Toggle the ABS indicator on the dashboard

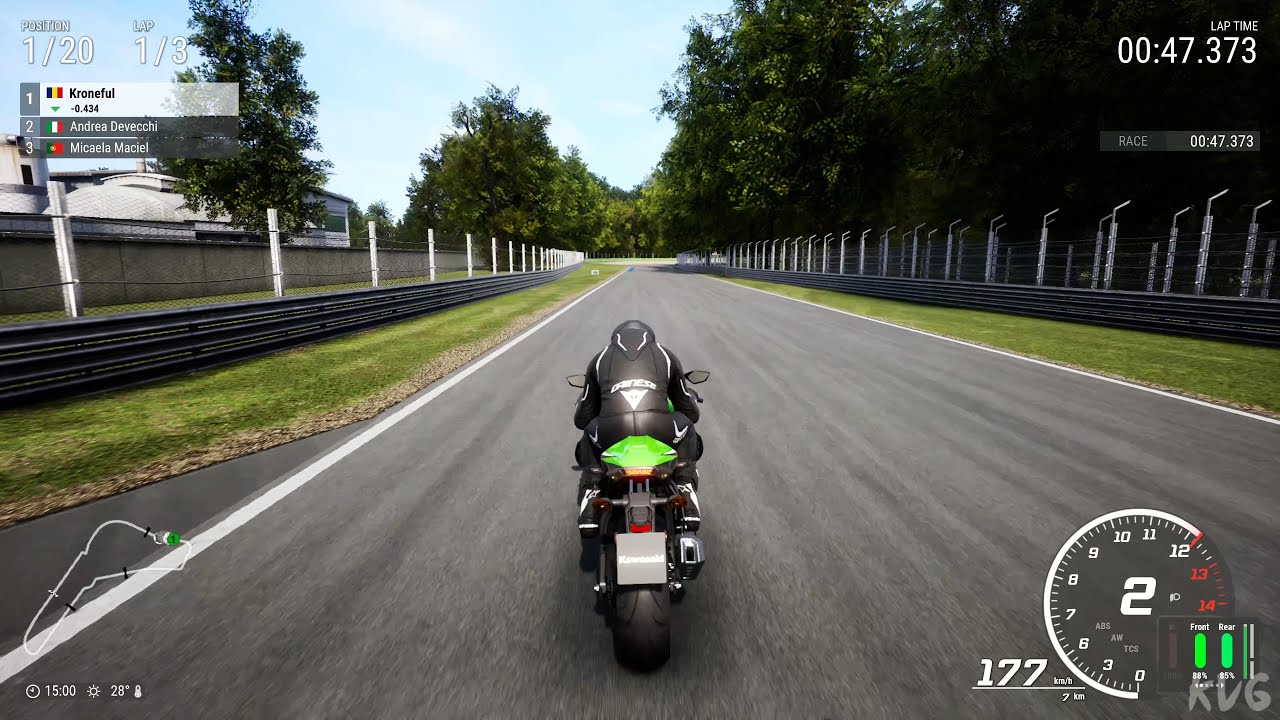coord(1103,625)
